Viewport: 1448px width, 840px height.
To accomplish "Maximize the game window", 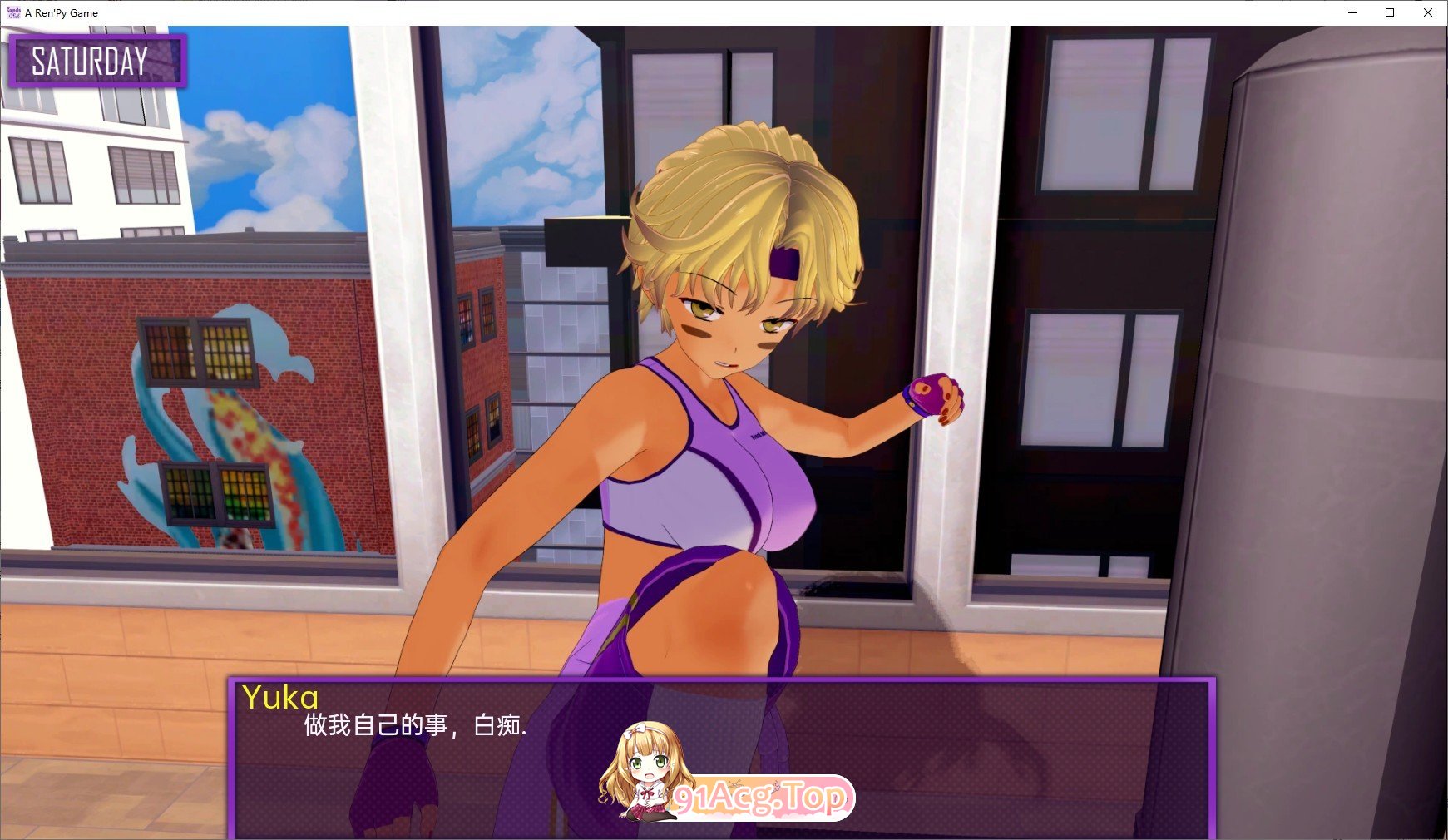I will tap(1390, 12).
